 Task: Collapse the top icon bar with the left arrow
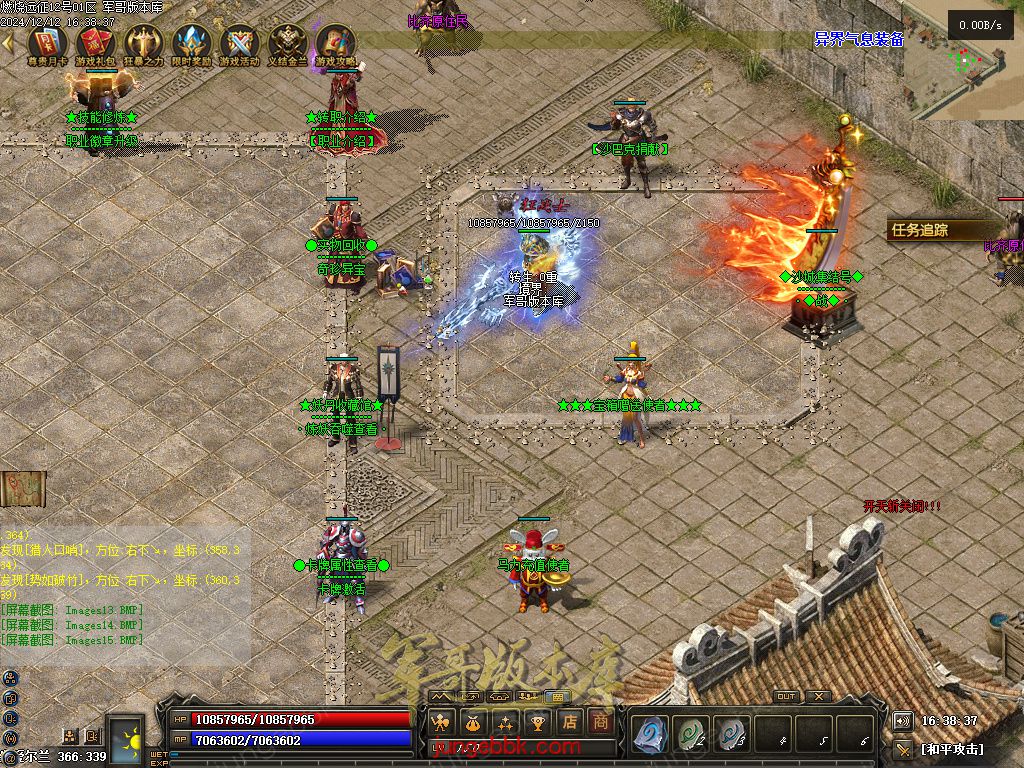coord(8,42)
